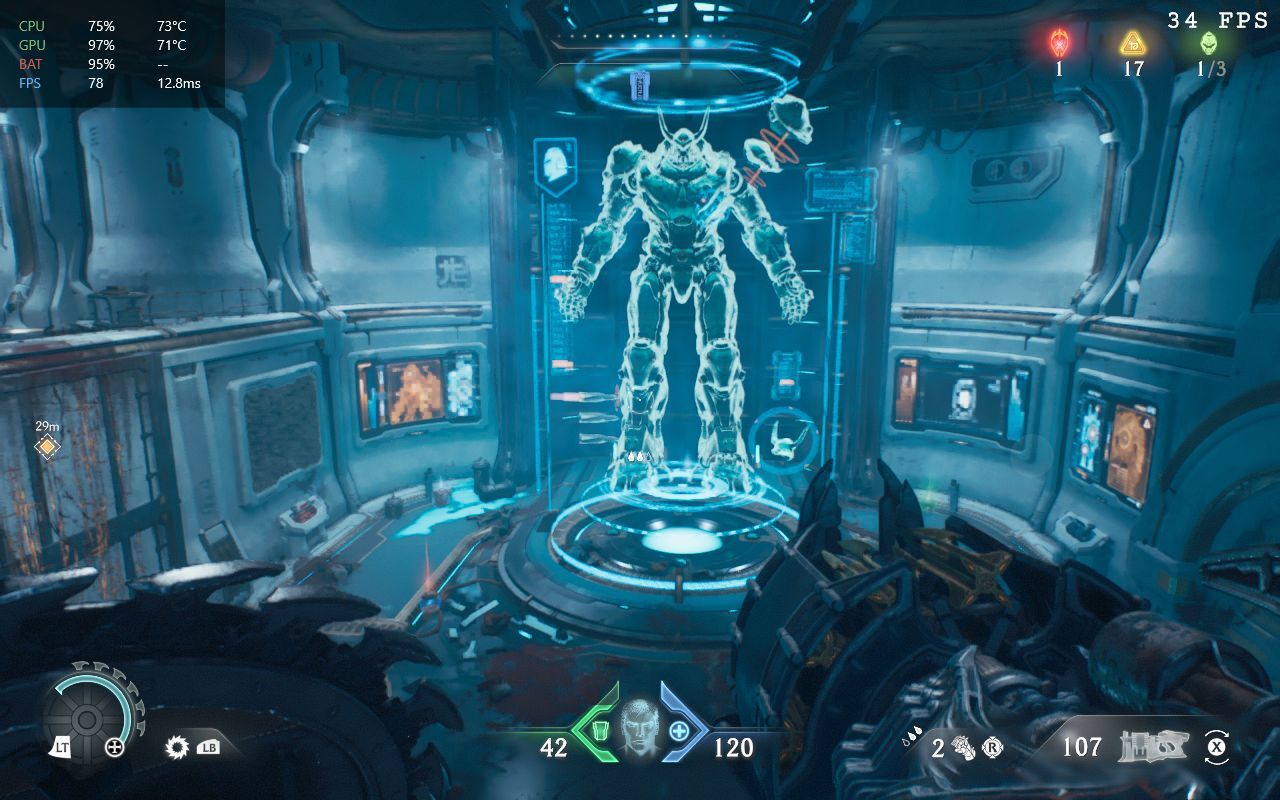Select the blue health cross icon
The width and height of the screenshot is (1280, 800).
pyautogui.click(x=678, y=731)
